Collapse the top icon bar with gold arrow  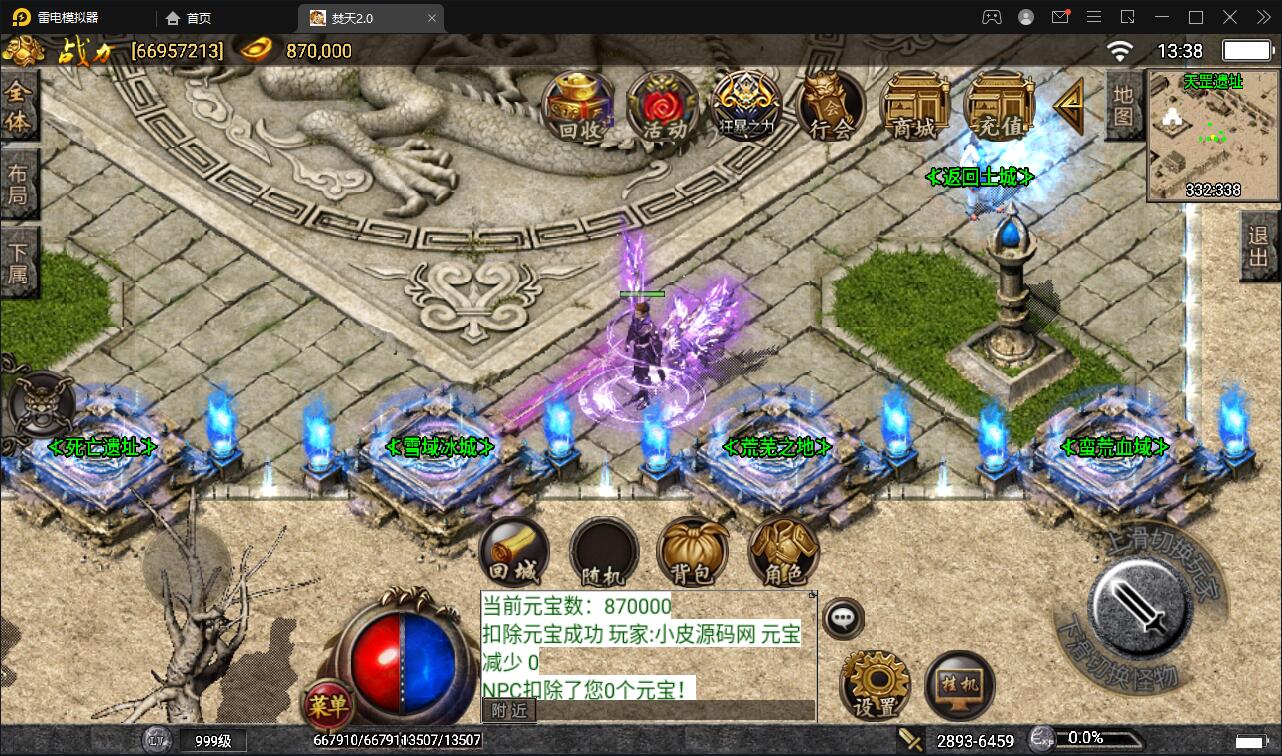[x=1066, y=105]
